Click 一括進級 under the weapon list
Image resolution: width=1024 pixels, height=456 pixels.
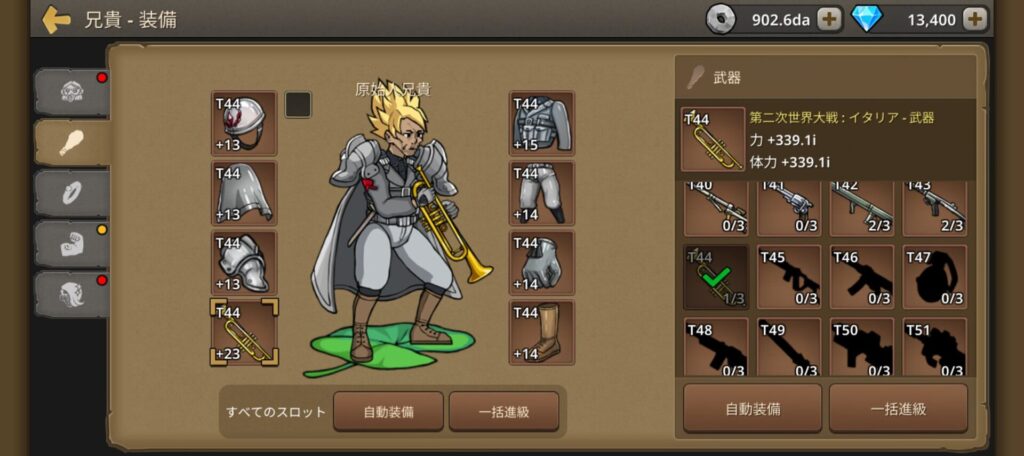(x=898, y=408)
